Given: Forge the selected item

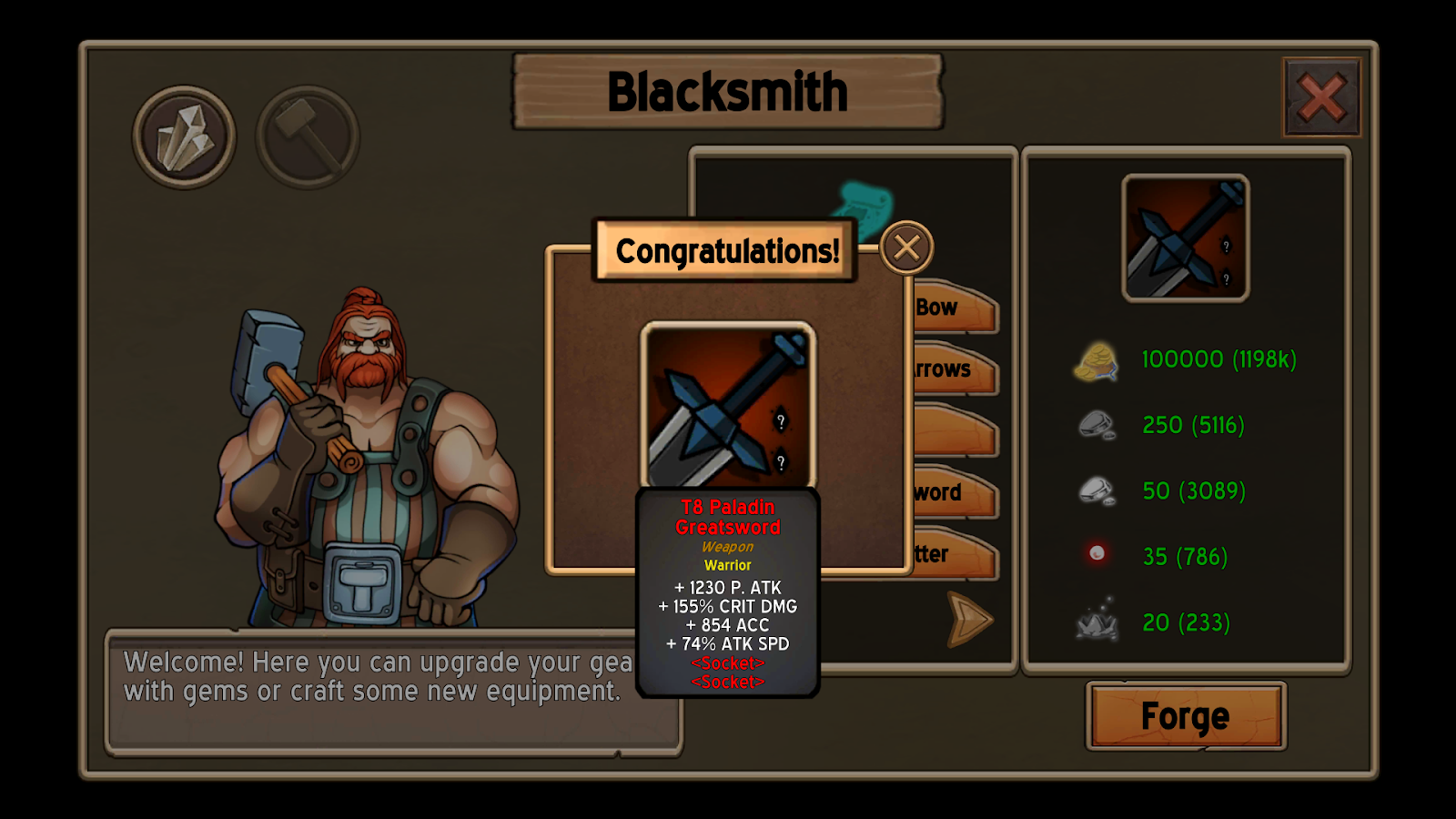Looking at the screenshot, I should pyautogui.click(x=1185, y=716).
